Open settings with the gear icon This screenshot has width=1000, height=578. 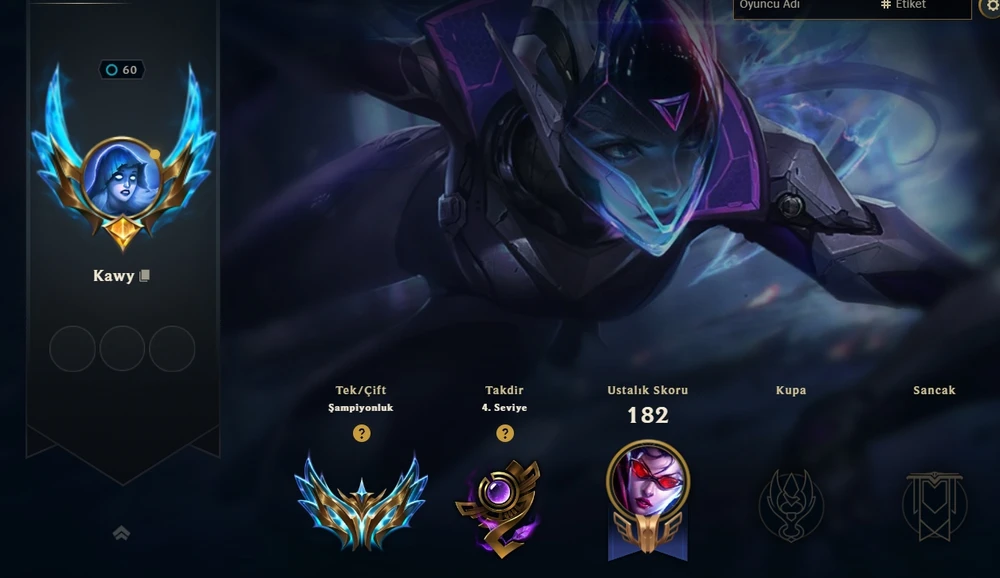click(991, 6)
